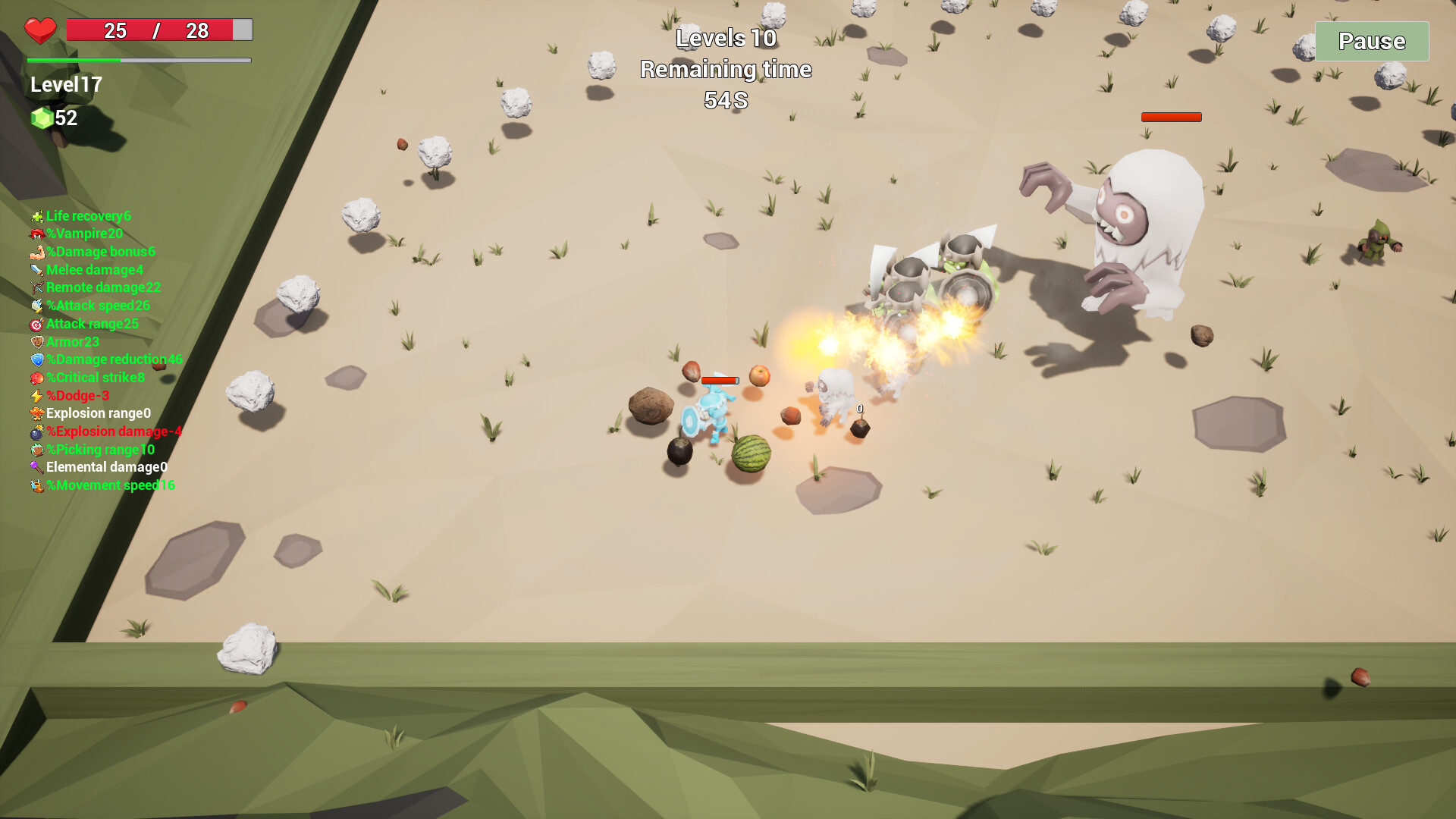1456x819 pixels.
Task: Click the heart icon beside the health bar
Action: (x=39, y=31)
